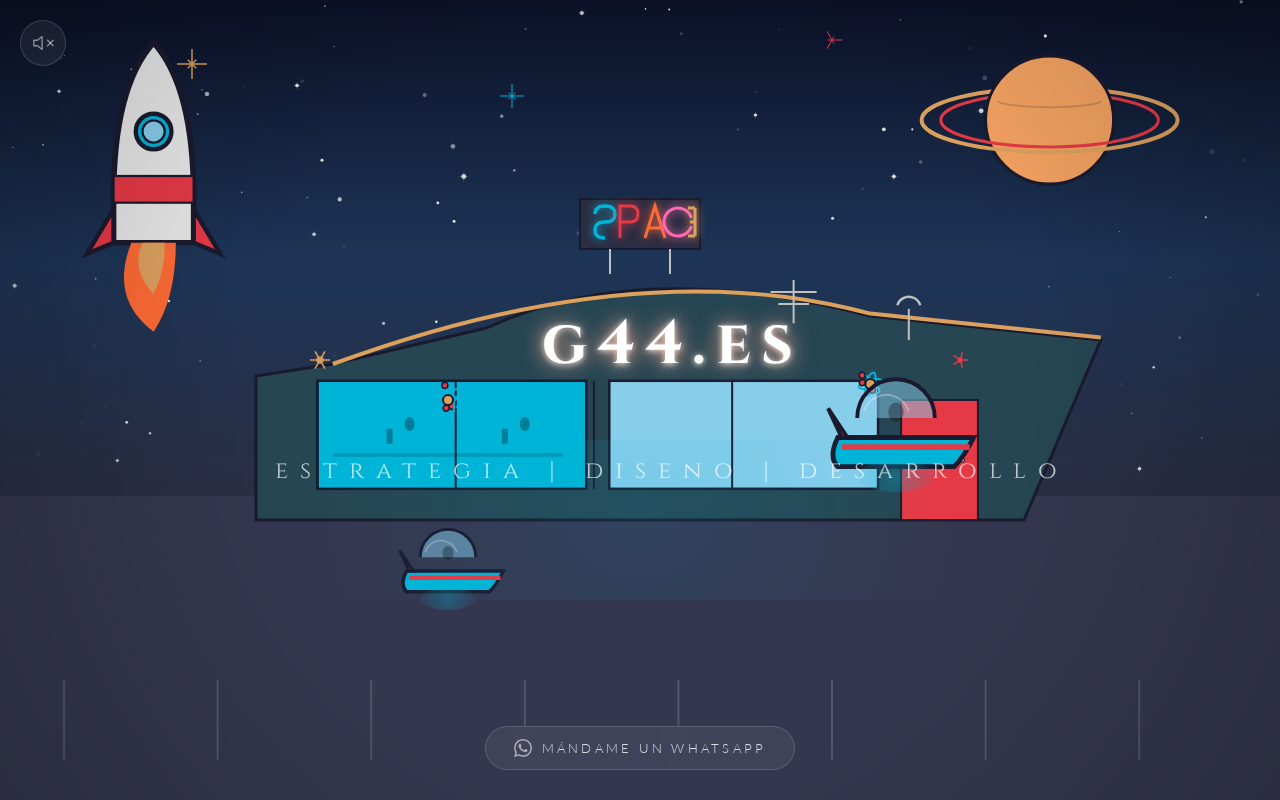The image size is (1280, 800).
Task: Click the ringed Saturn planet
Action: point(1049,118)
